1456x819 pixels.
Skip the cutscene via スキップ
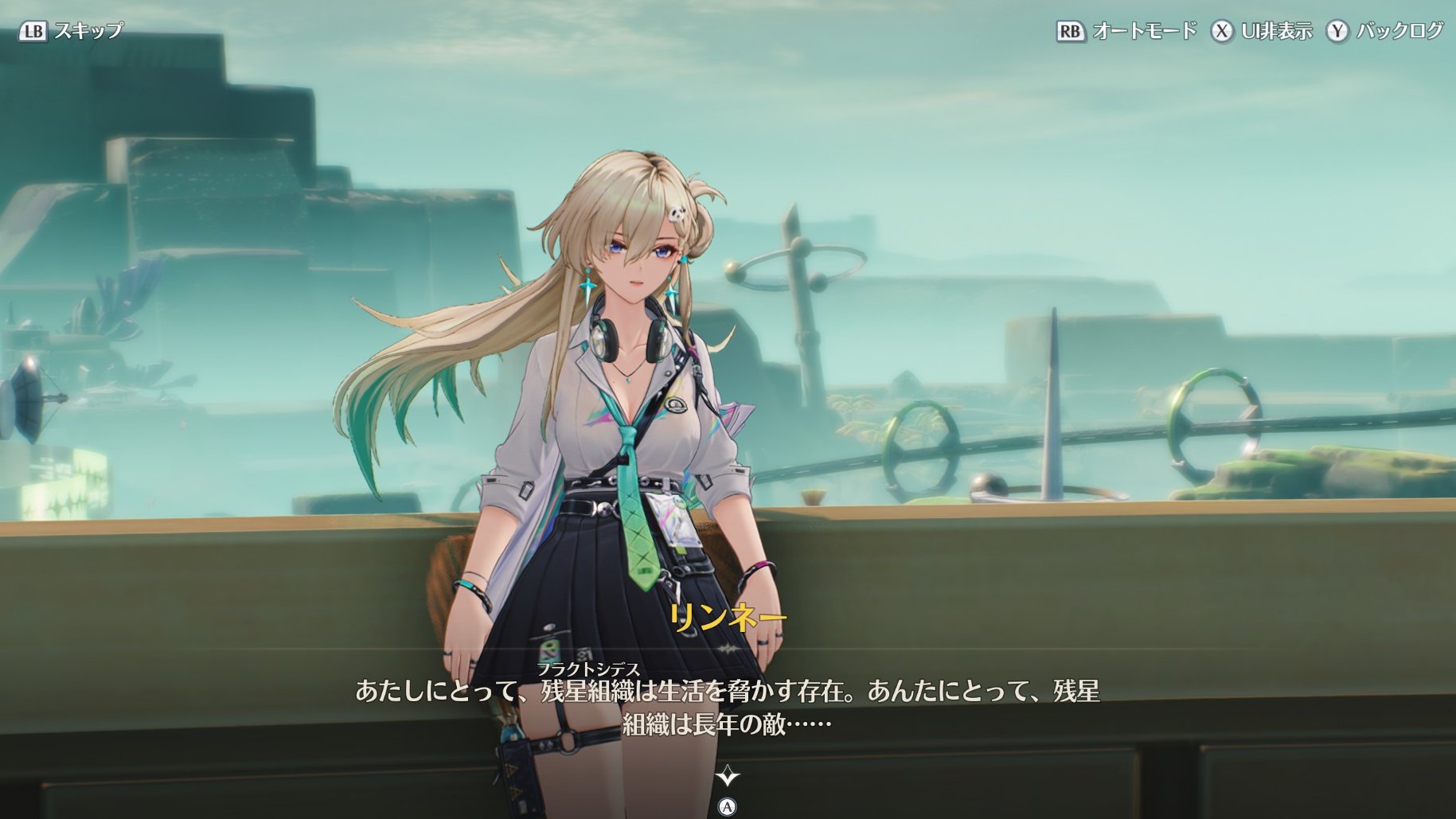(72, 31)
